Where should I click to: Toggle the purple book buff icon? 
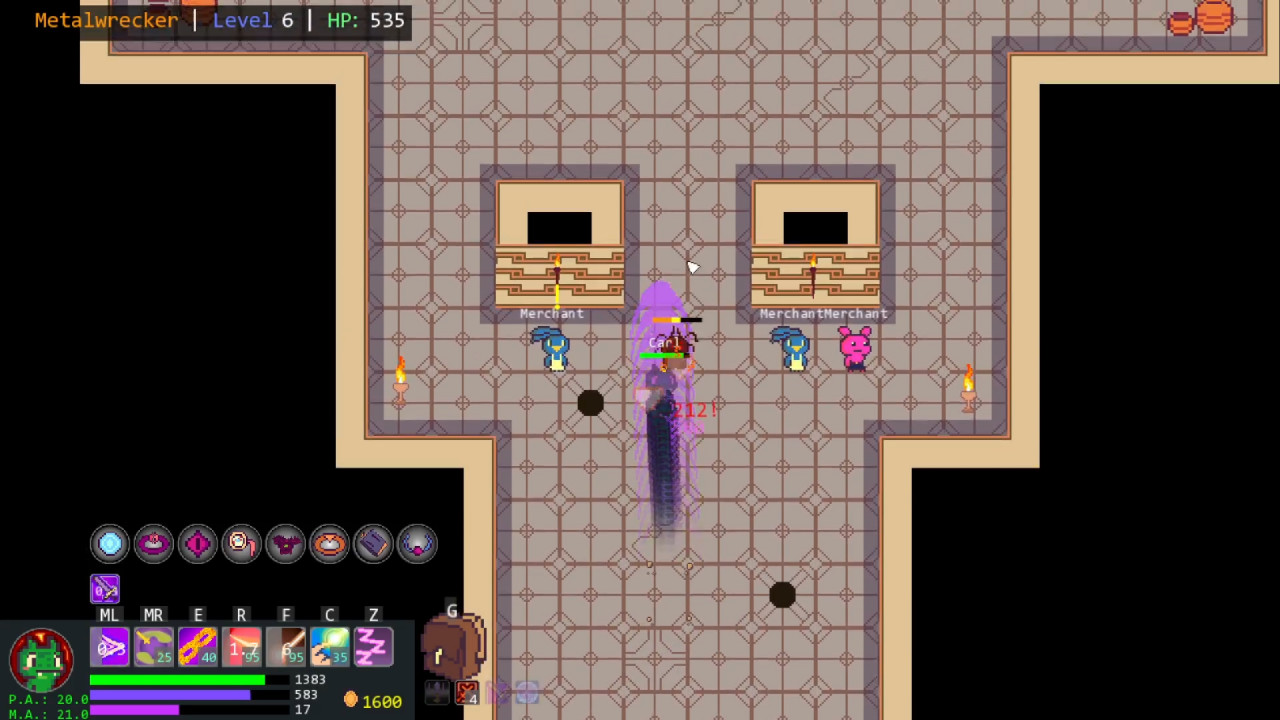(373, 543)
